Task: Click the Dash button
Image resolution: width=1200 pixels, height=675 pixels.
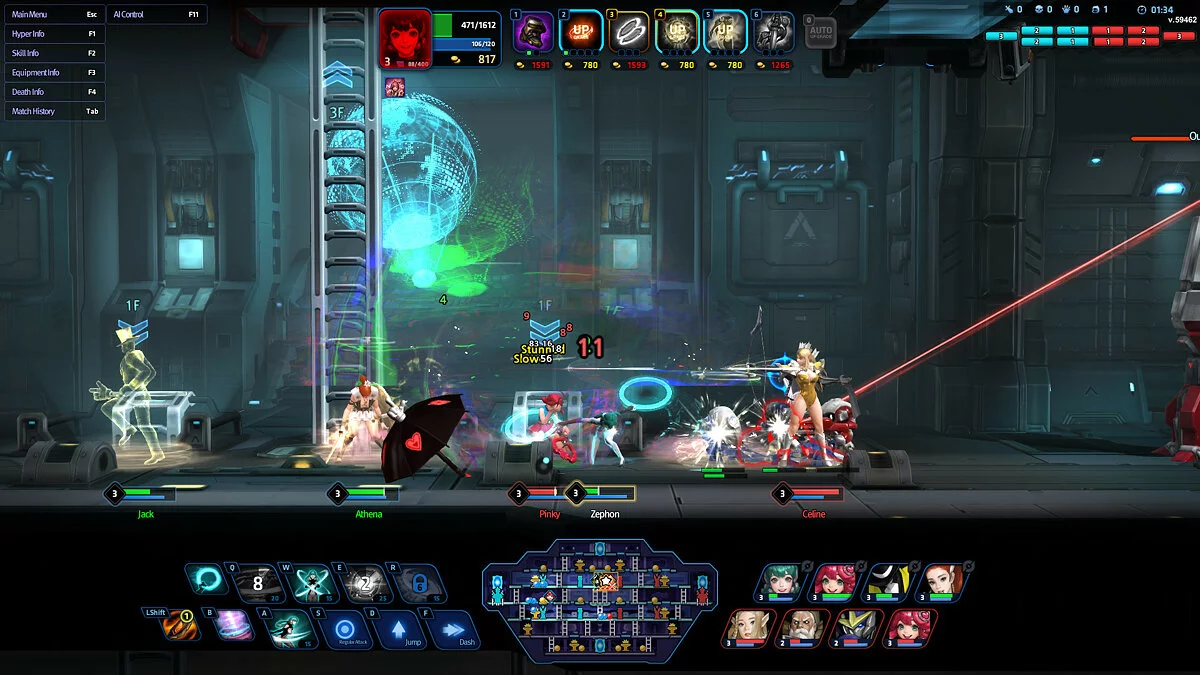Action: 453,630
